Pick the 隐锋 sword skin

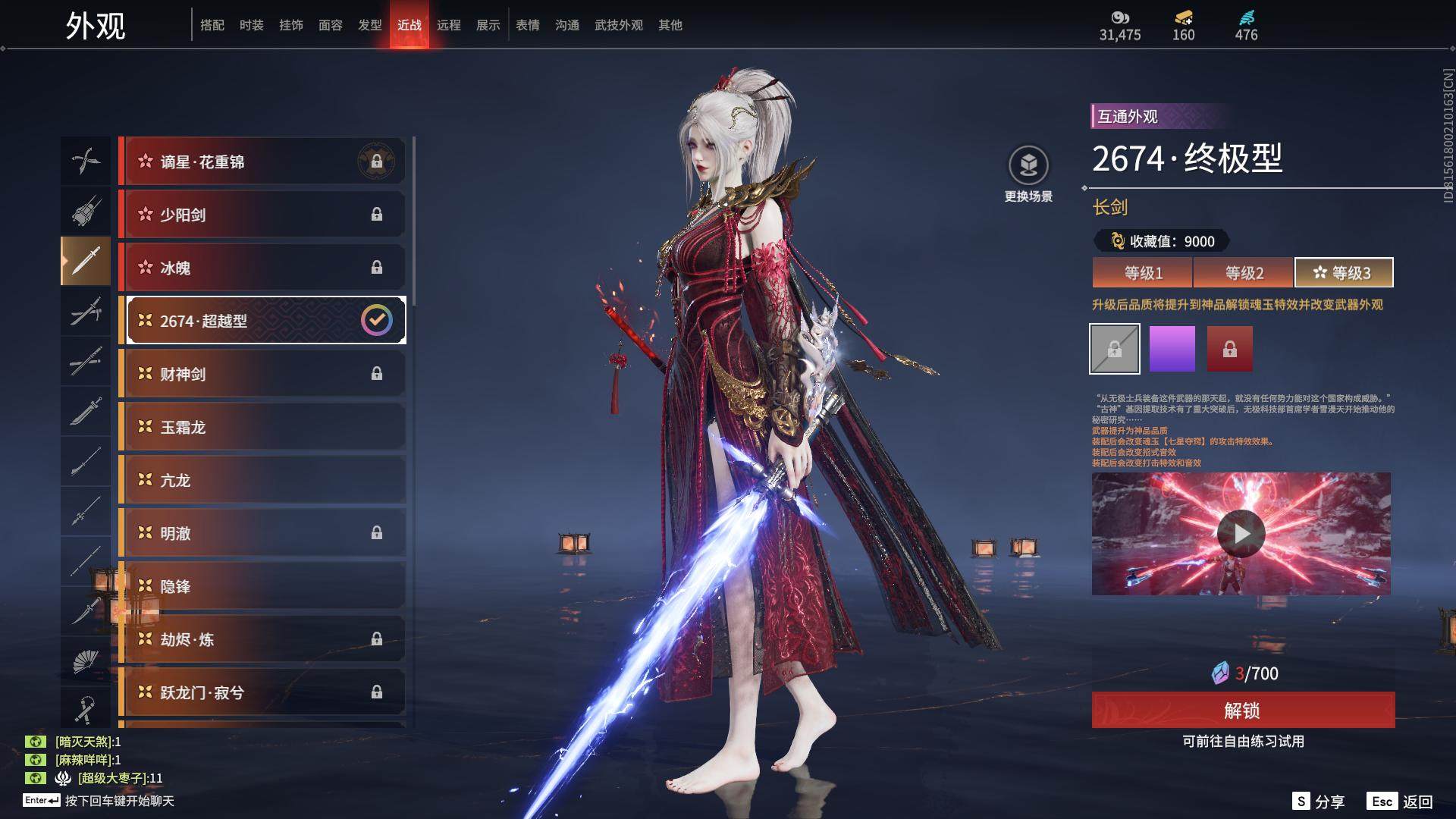click(262, 586)
